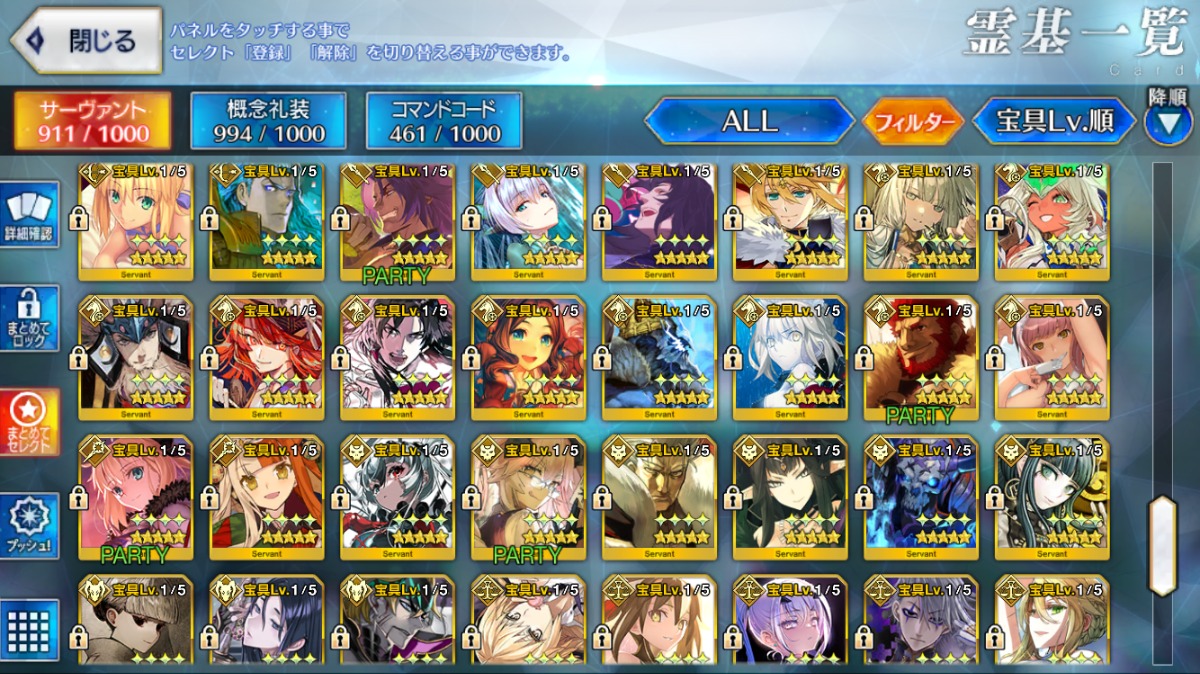Show the コマンドコード tab
The image size is (1200, 674).
[444, 121]
